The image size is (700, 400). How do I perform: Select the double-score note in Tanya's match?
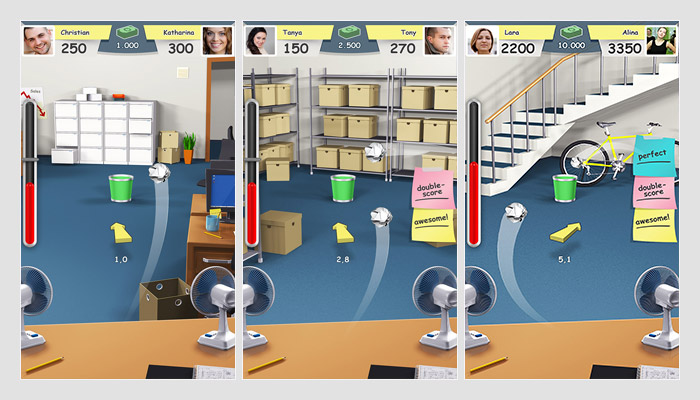click(x=433, y=187)
